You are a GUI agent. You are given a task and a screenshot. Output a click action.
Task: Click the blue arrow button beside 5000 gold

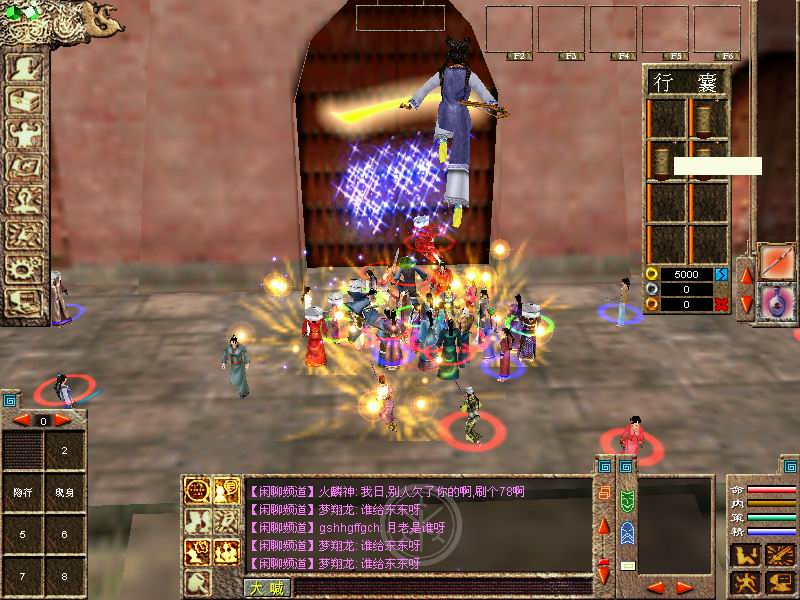[722, 274]
